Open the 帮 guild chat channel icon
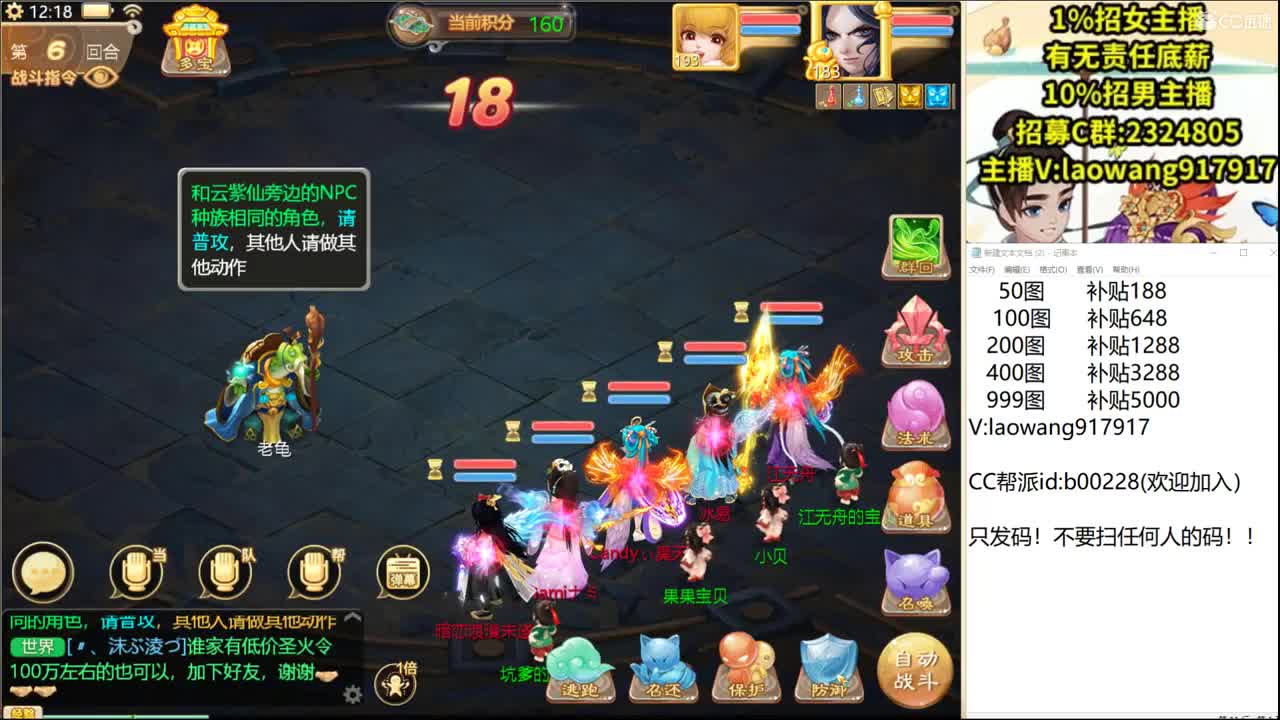Viewport: 1280px width, 720px height. coord(315,570)
